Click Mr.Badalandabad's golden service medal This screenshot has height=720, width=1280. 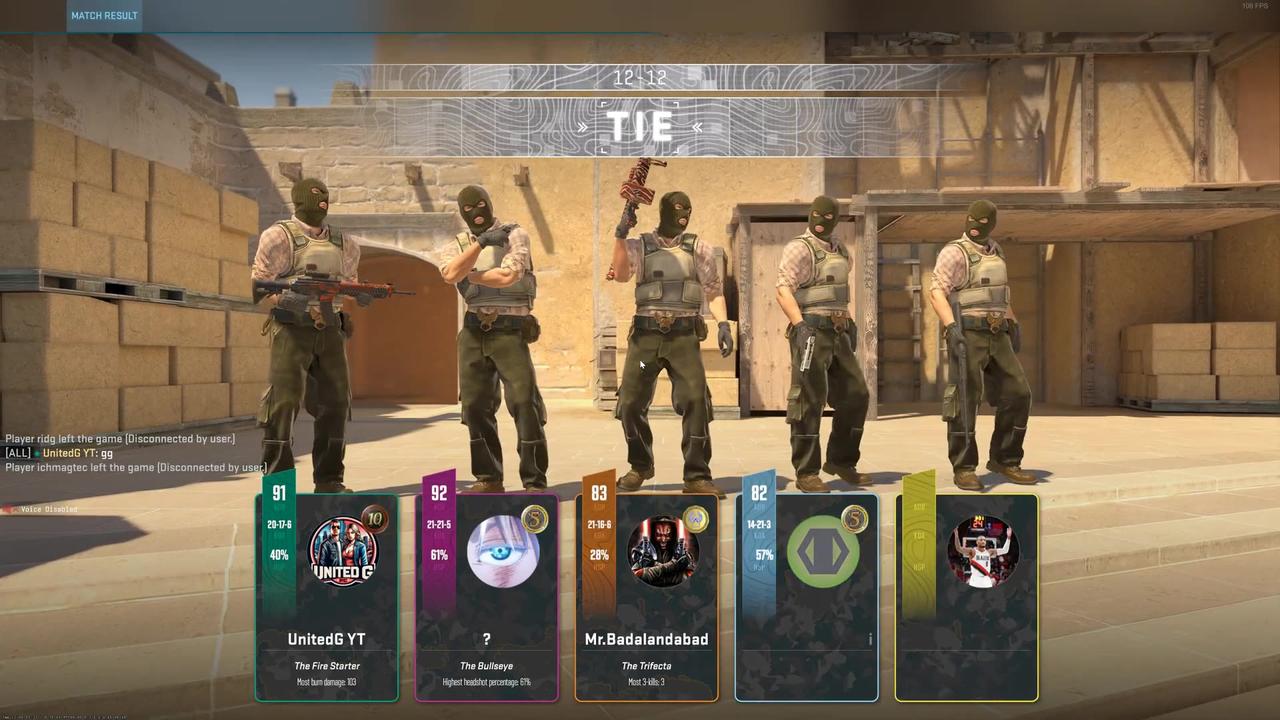[x=695, y=521]
